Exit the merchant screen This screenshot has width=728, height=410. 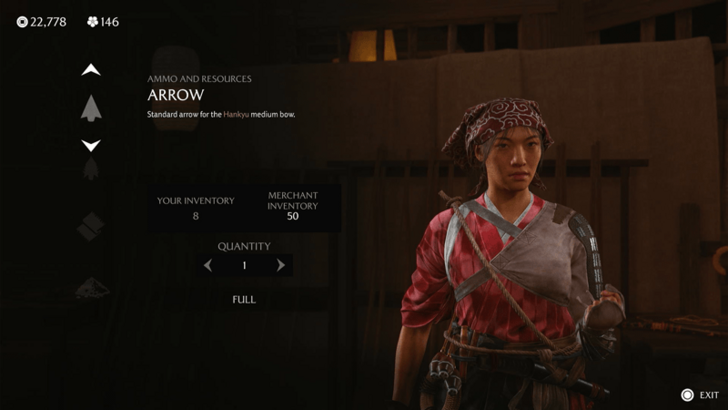tap(698, 395)
